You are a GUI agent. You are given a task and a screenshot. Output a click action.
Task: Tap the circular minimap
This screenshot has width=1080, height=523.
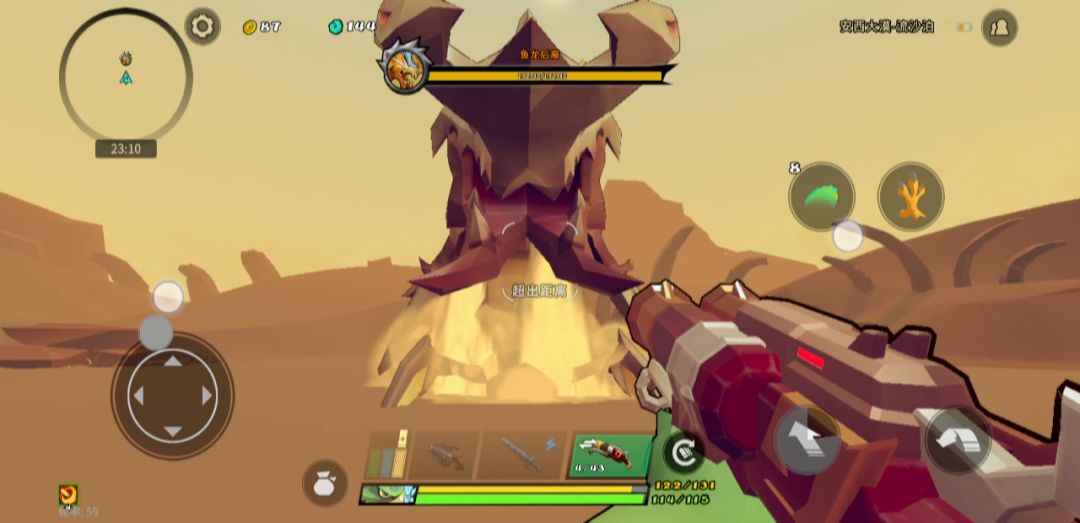click(126, 76)
